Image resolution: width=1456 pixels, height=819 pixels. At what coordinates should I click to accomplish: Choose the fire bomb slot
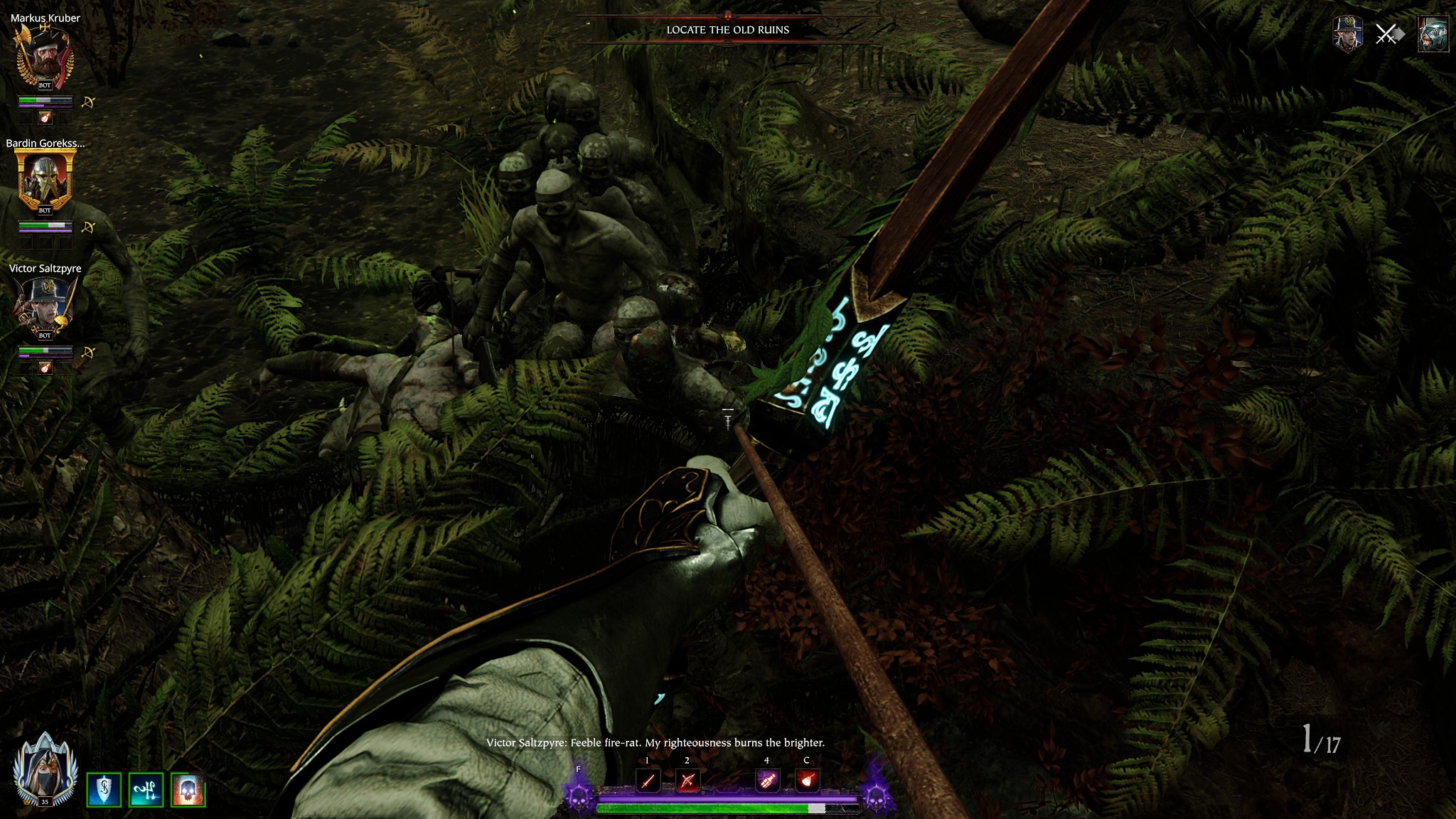[806, 781]
